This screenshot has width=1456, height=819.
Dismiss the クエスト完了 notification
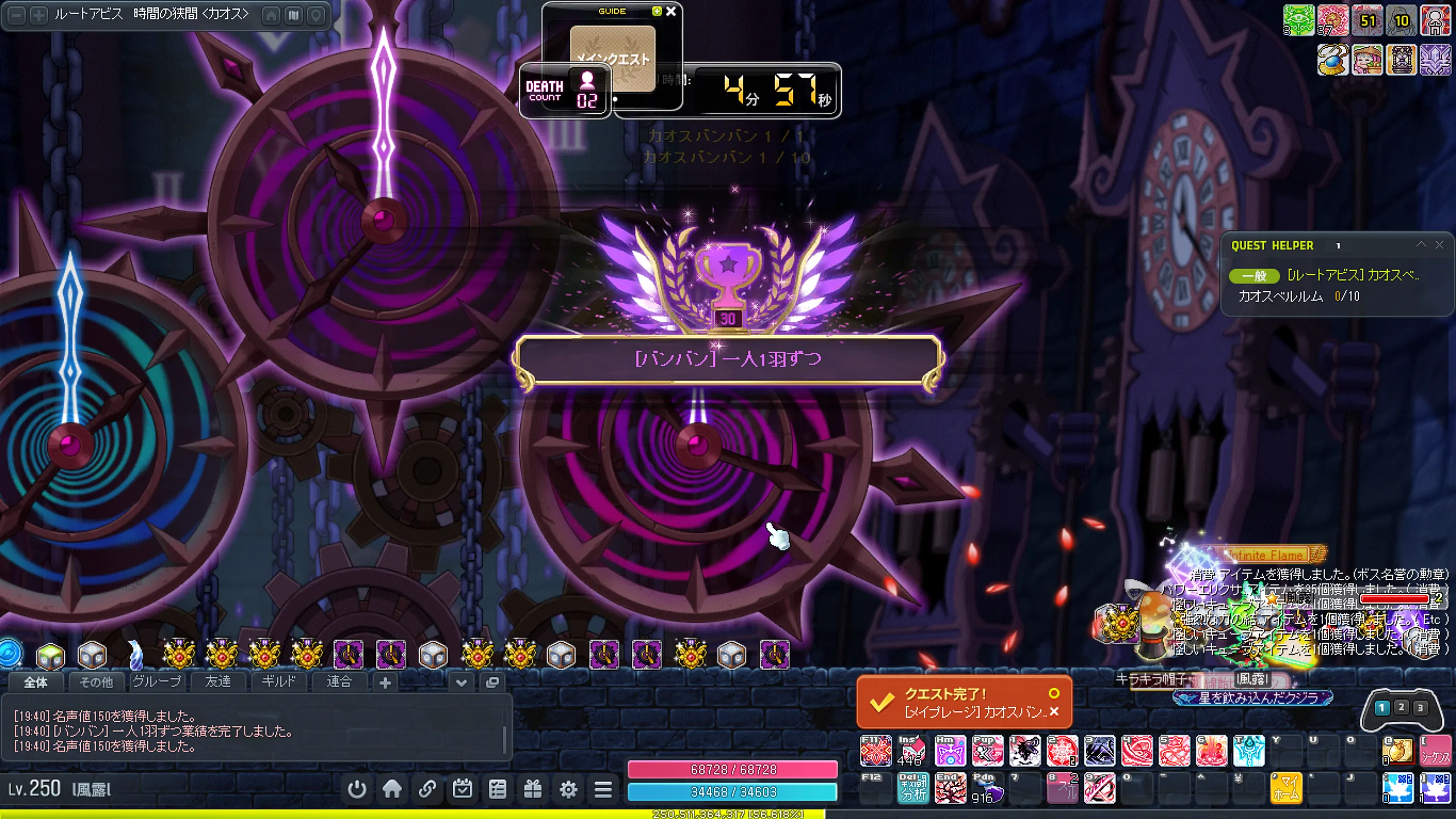click(1054, 712)
